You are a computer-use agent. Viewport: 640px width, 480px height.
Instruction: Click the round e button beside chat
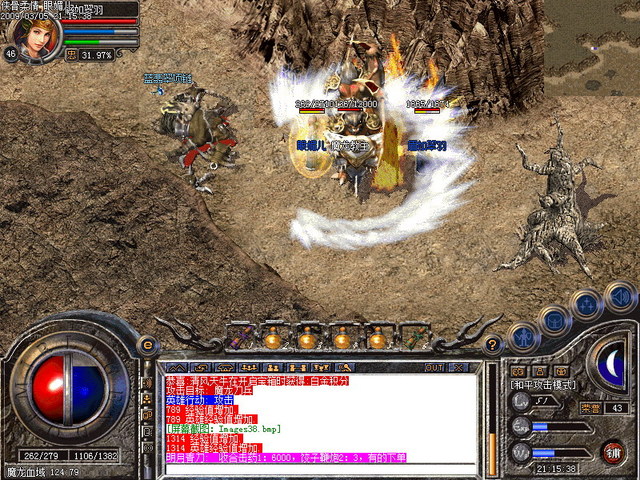(149, 345)
